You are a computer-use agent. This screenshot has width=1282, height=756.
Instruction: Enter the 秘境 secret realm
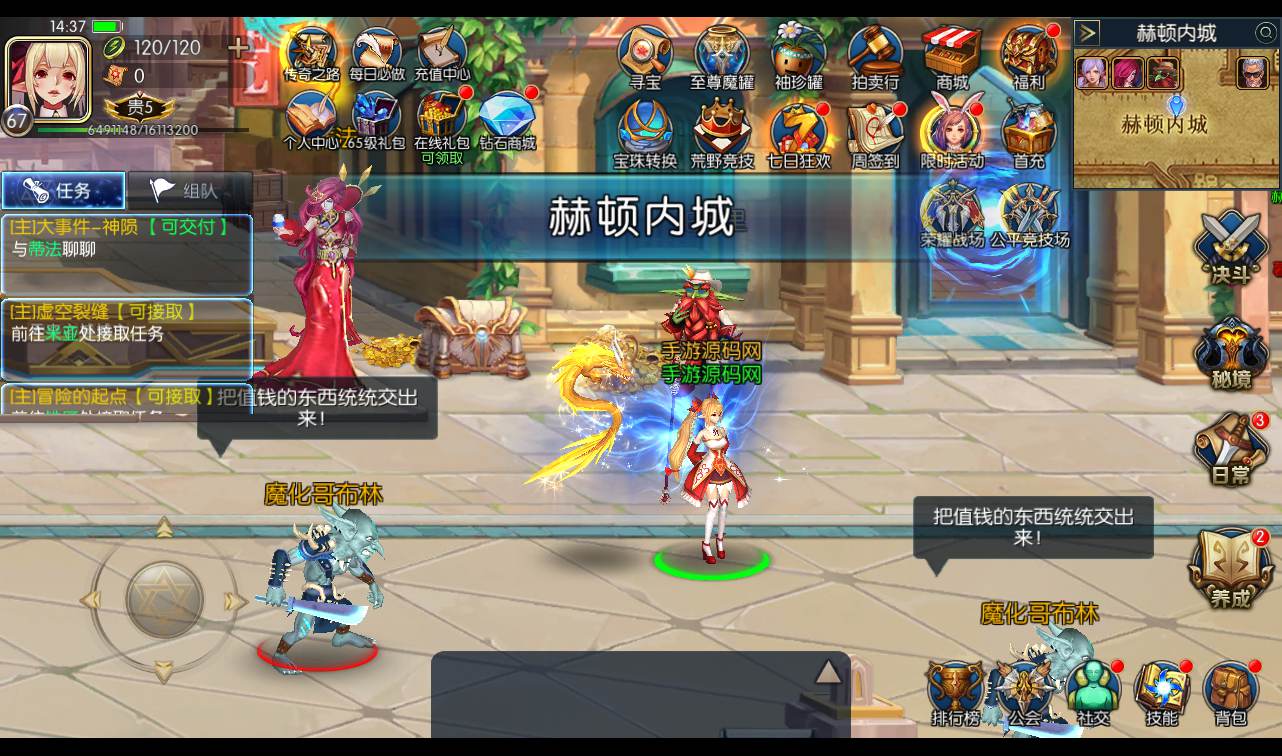[1228, 350]
